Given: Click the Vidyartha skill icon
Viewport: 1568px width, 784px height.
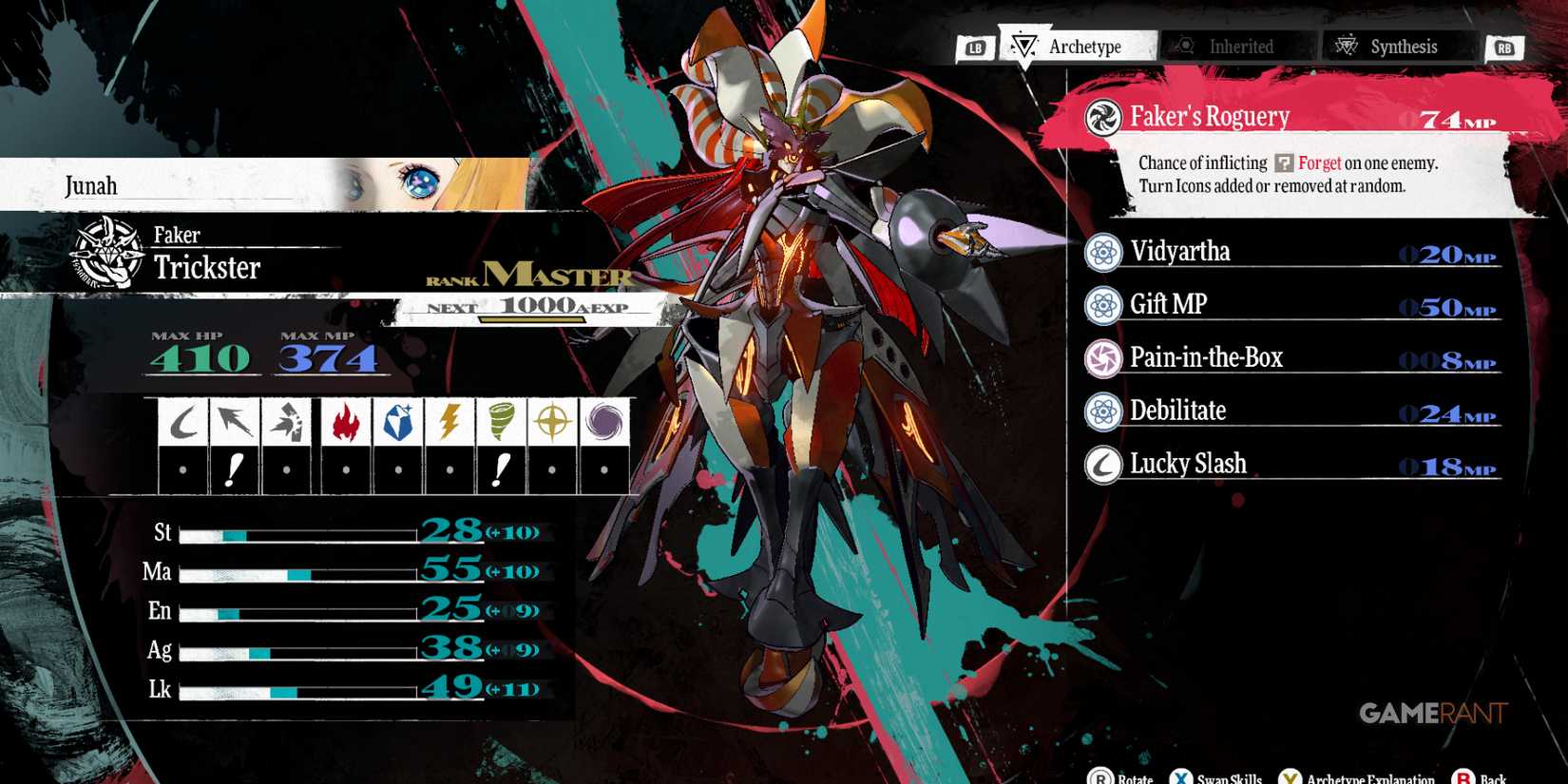Looking at the screenshot, I should click(x=1102, y=253).
